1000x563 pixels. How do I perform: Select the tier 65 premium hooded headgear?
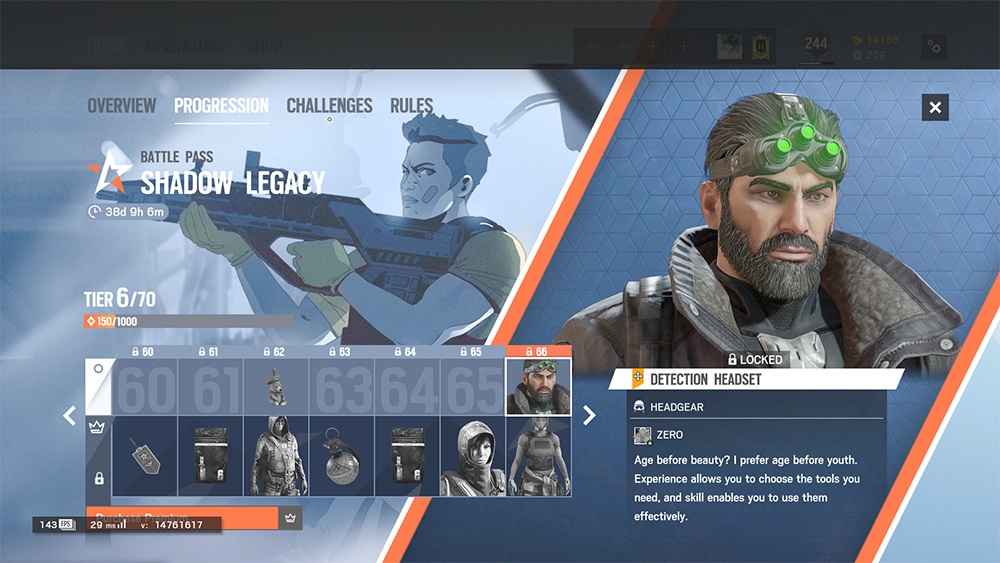(473, 456)
